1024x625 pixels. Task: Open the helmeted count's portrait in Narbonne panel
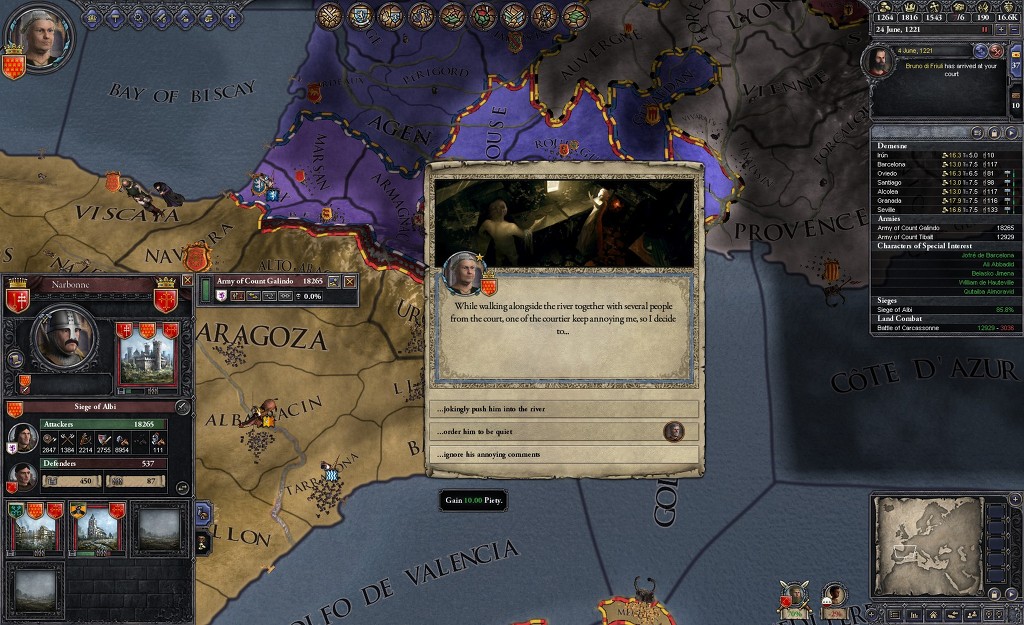(65, 340)
